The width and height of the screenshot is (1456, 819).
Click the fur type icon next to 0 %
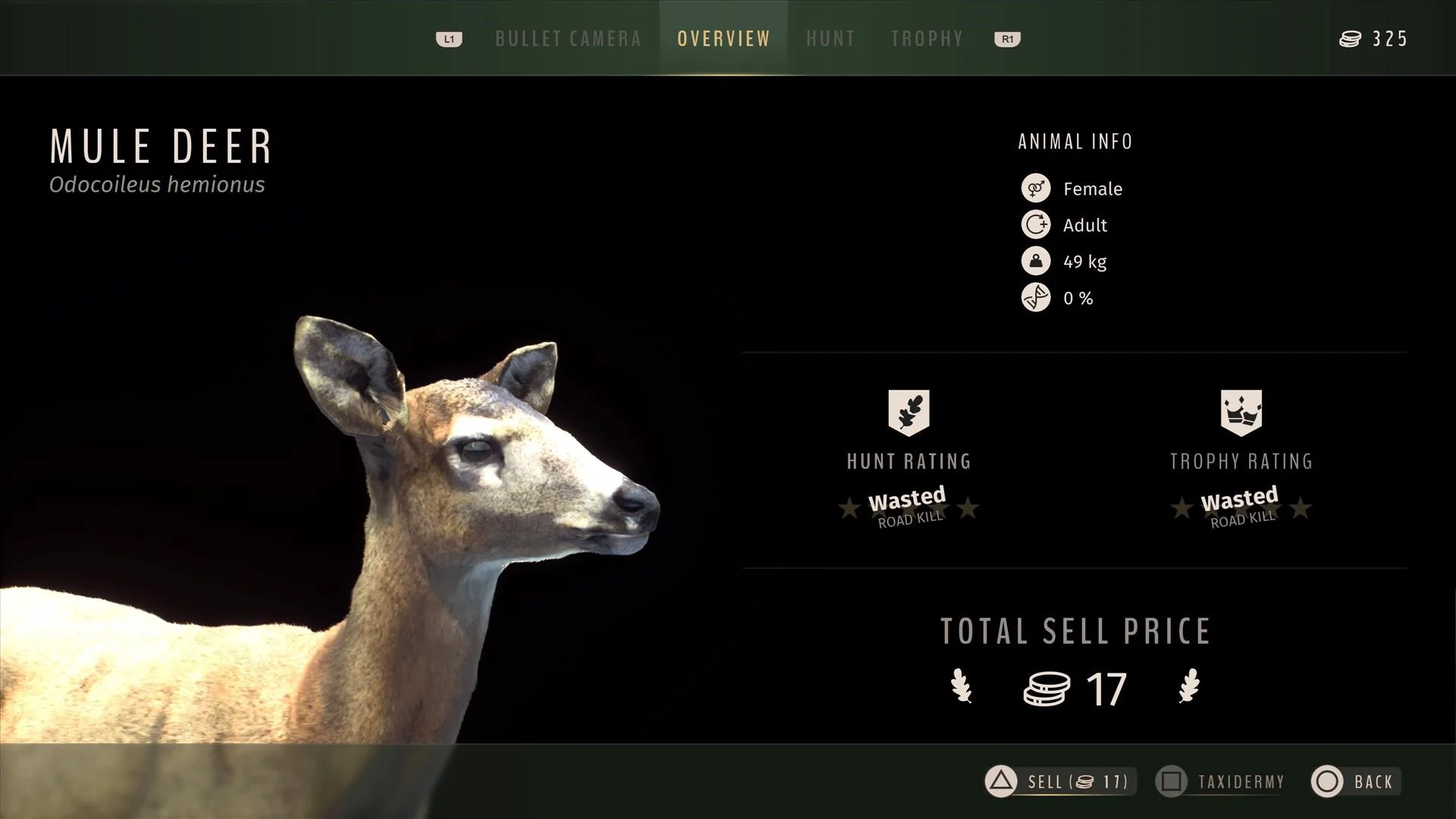[1036, 298]
